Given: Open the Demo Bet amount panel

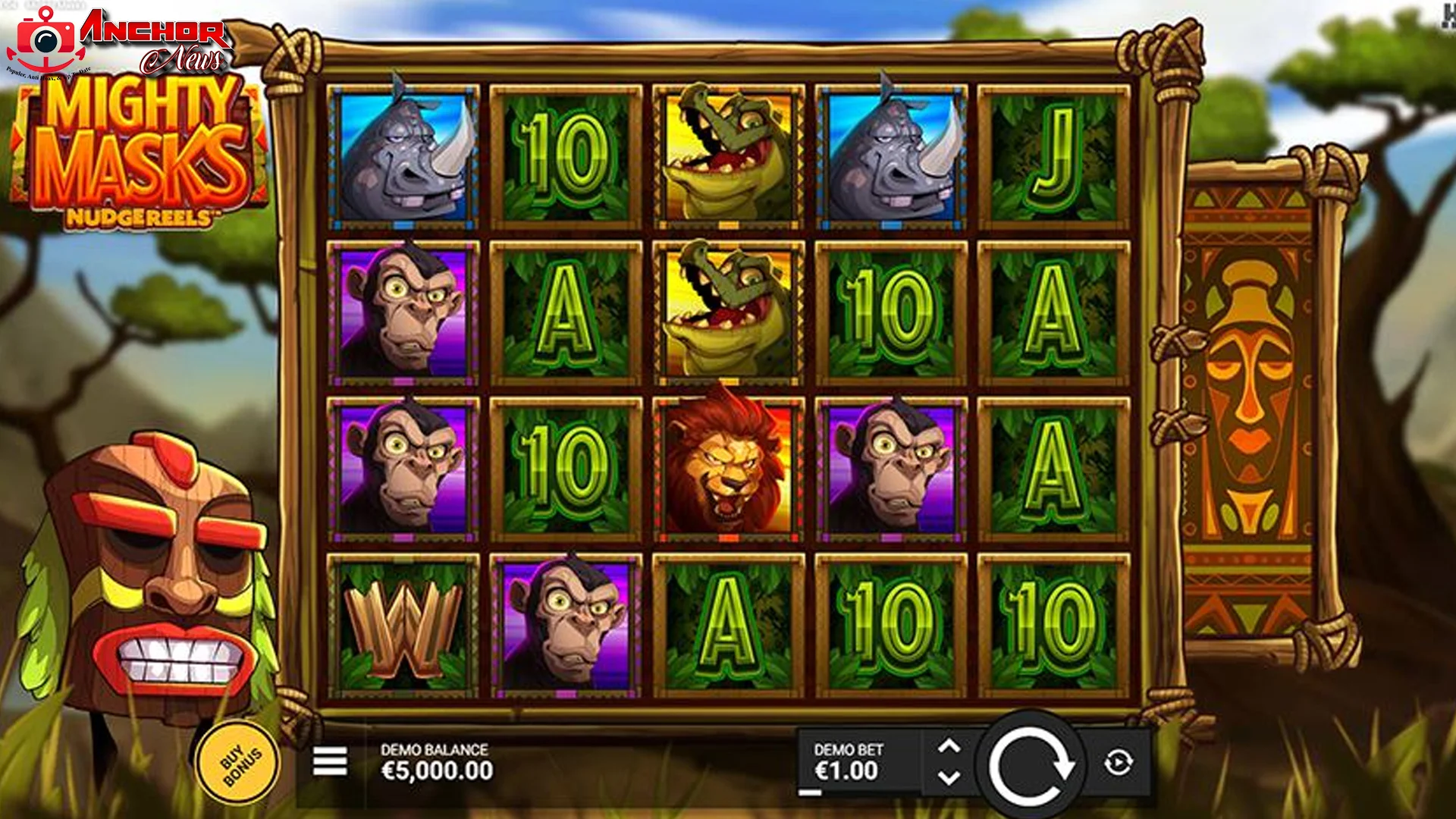Looking at the screenshot, I should (849, 762).
